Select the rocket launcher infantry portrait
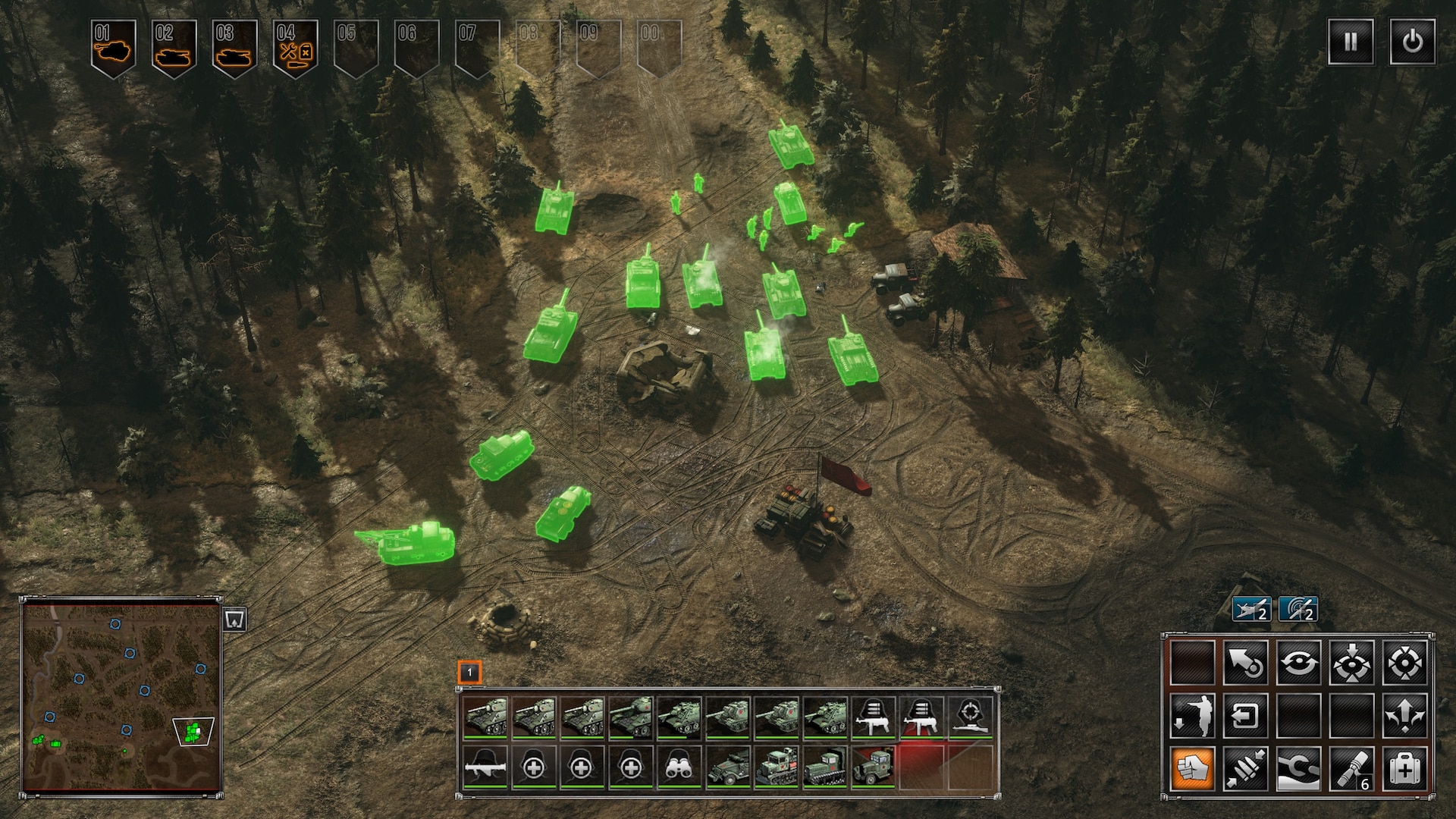This screenshot has height=819, width=1456. (485, 767)
